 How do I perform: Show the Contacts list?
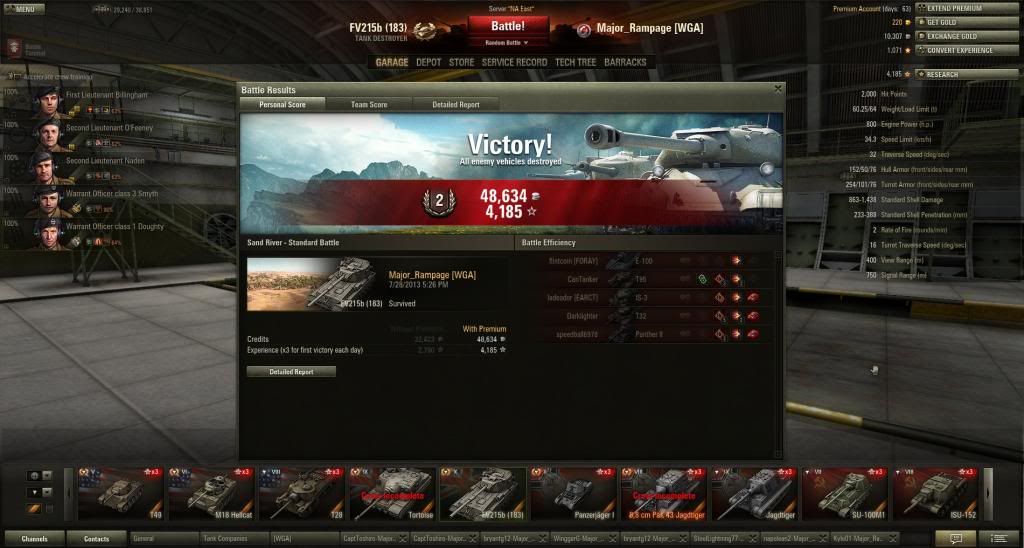click(x=96, y=539)
